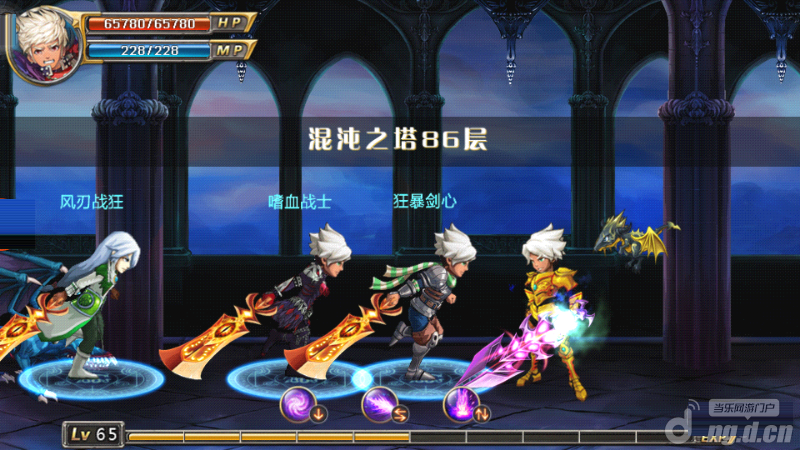Viewport: 800px width, 450px height.
Task: Activate the purple swirl vortex skill
Action: click(299, 405)
